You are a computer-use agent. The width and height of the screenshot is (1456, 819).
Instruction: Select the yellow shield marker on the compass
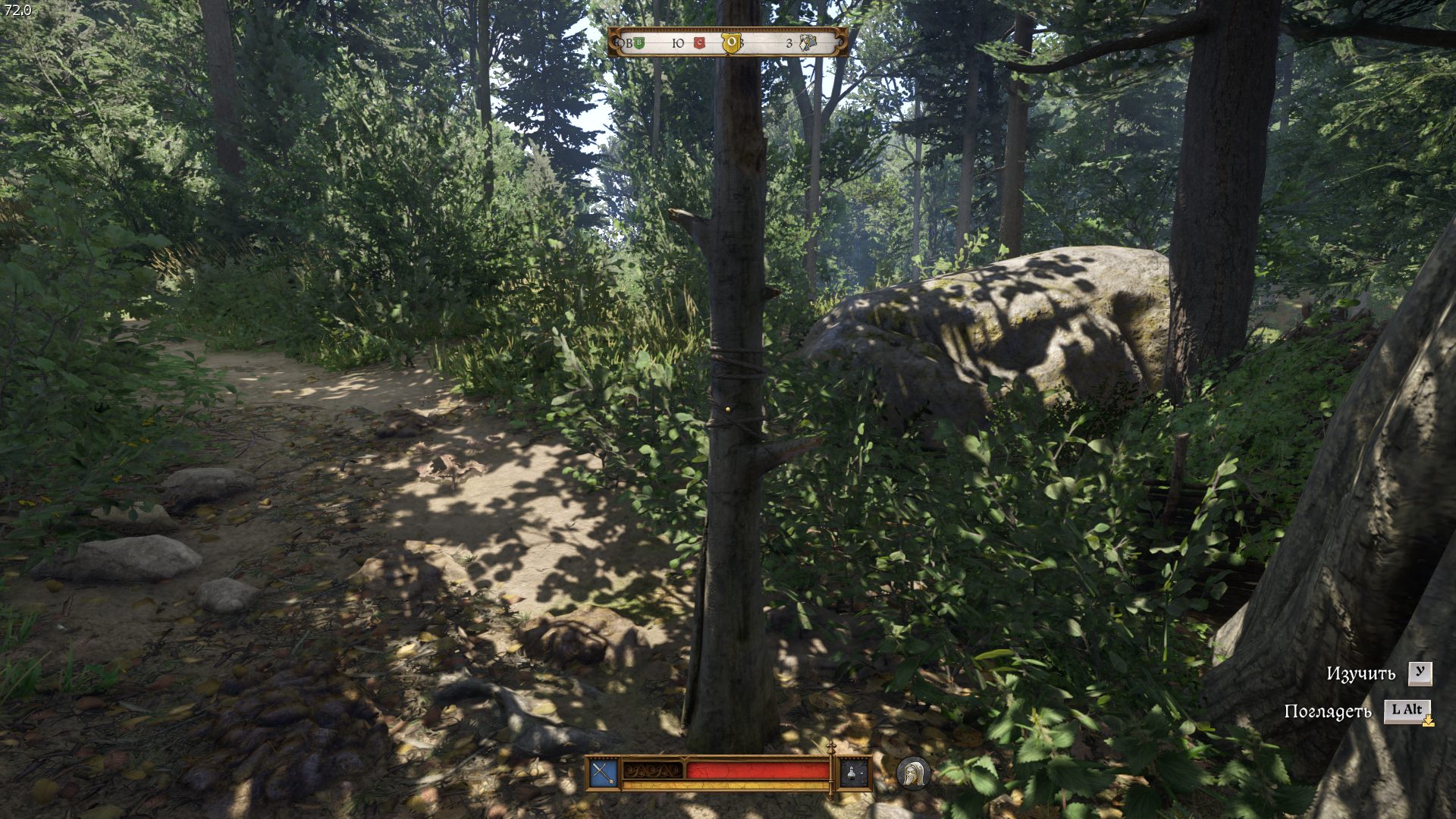click(x=731, y=43)
